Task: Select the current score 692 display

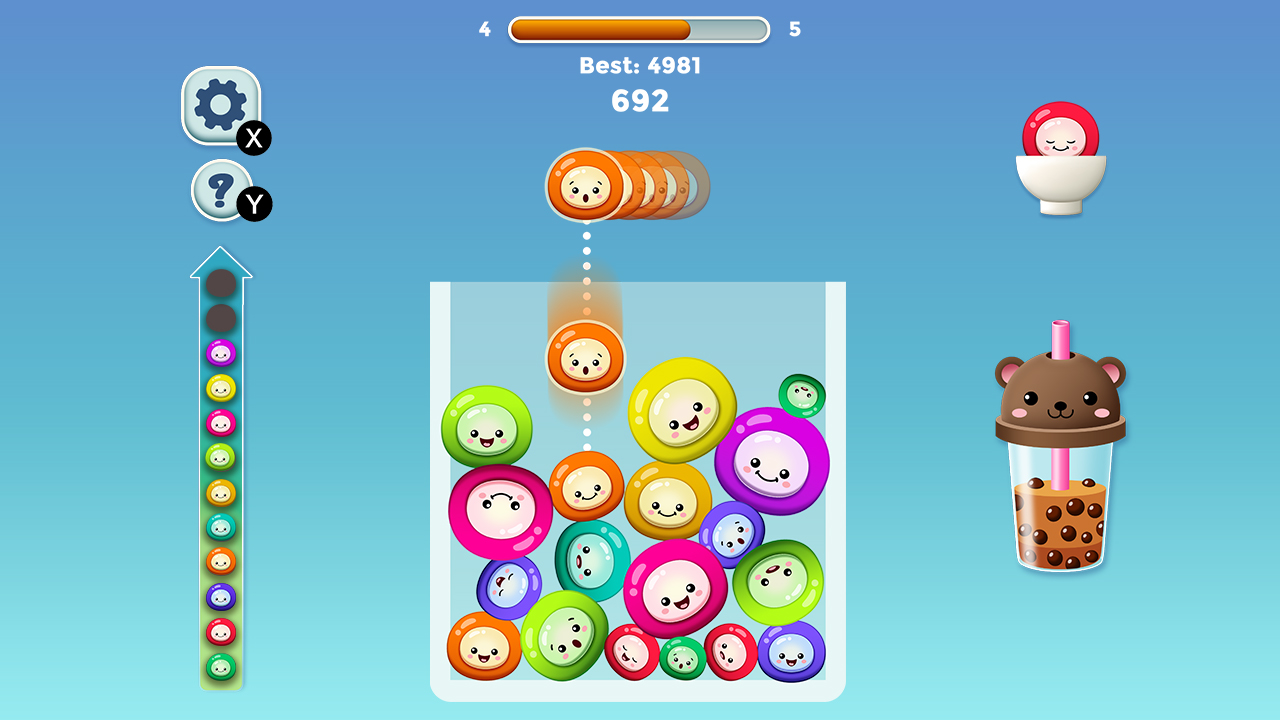Action: click(640, 100)
